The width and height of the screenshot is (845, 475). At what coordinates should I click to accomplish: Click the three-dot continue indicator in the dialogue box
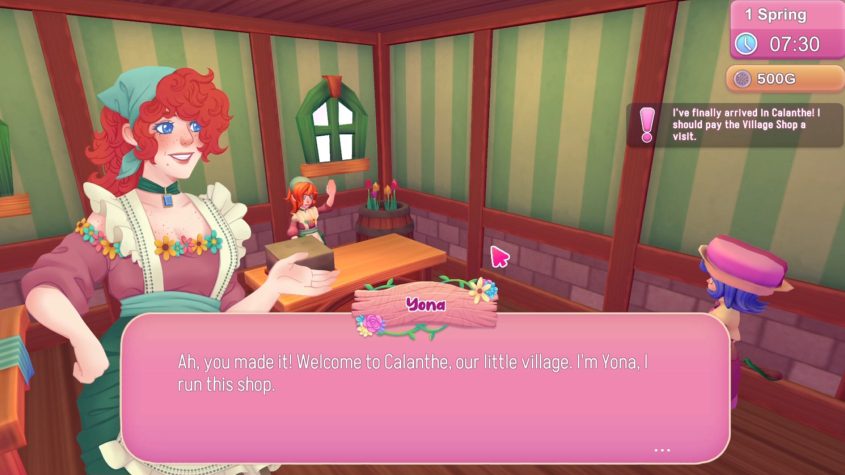pyautogui.click(x=662, y=449)
